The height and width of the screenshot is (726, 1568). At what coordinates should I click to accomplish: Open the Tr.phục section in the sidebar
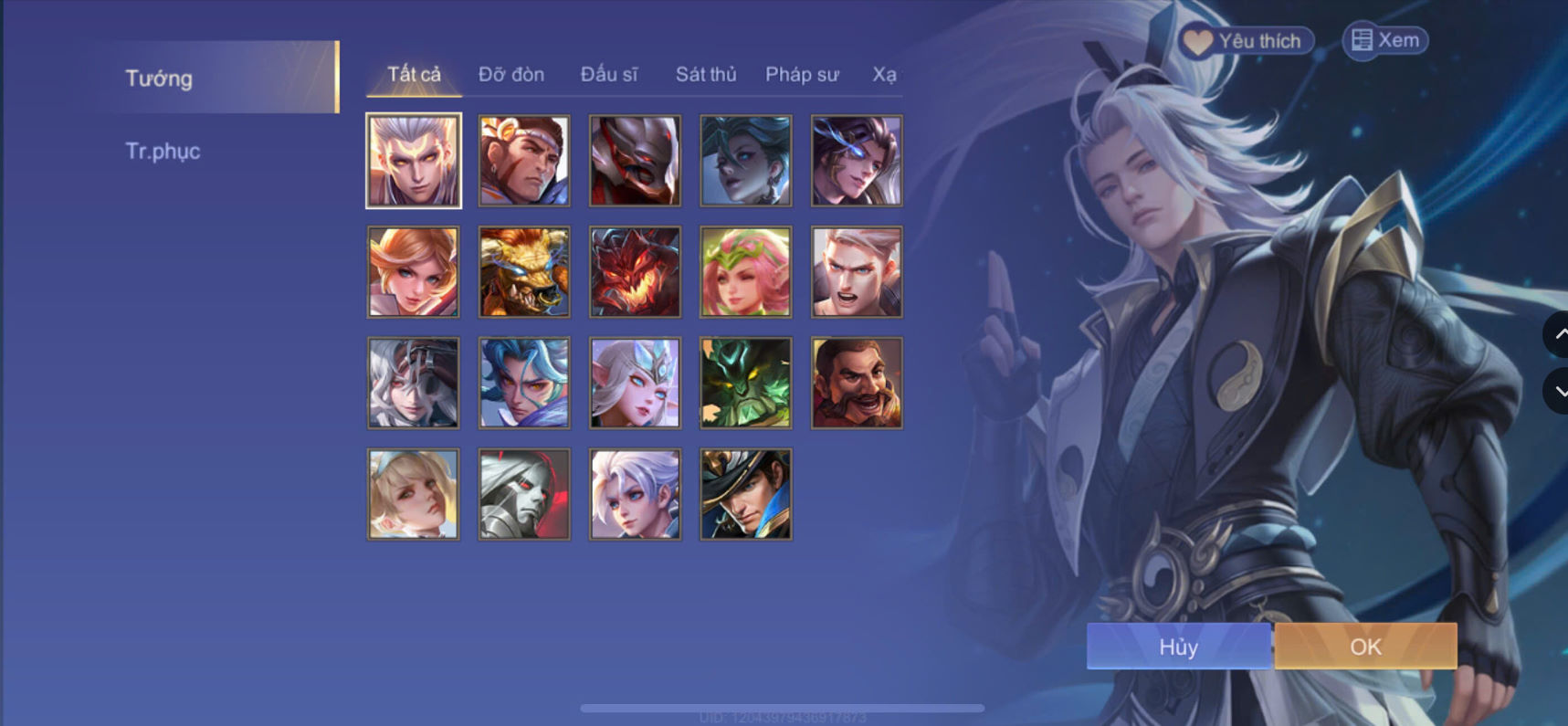(163, 151)
